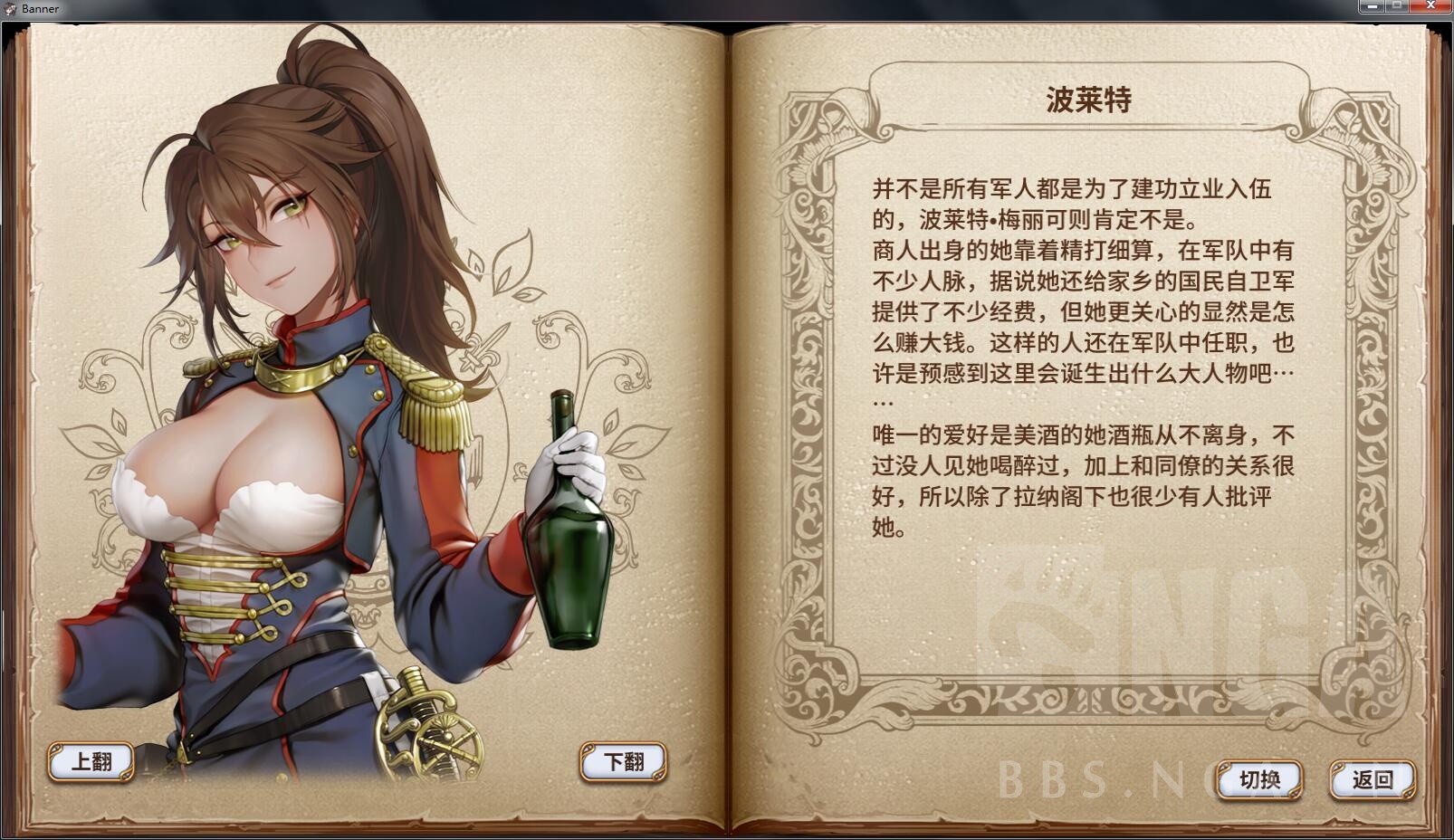Viewport: 1454px width, 840px height.
Task: Click the 下翻 next-page button
Action: 621,761
